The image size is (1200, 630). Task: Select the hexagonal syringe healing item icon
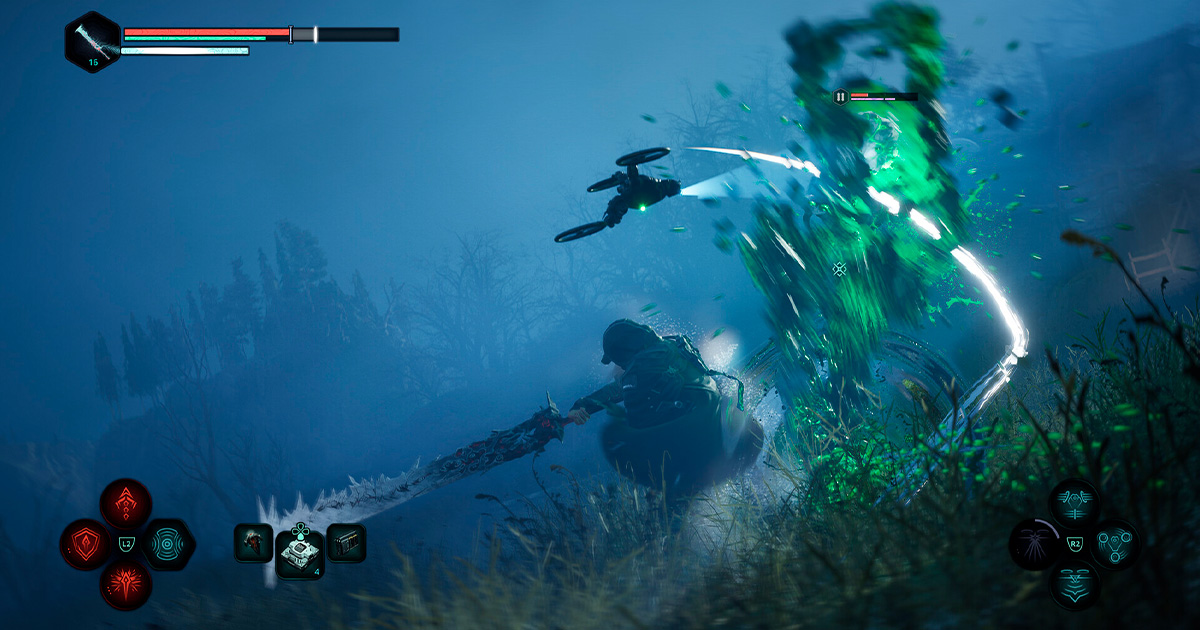coord(92,43)
